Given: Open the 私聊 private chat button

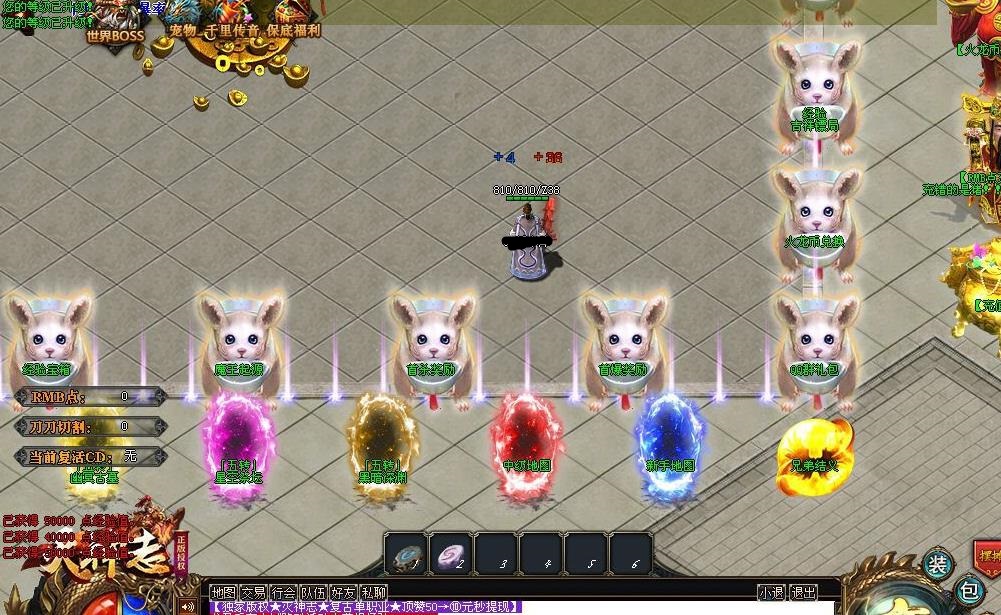Looking at the screenshot, I should pos(373,593).
